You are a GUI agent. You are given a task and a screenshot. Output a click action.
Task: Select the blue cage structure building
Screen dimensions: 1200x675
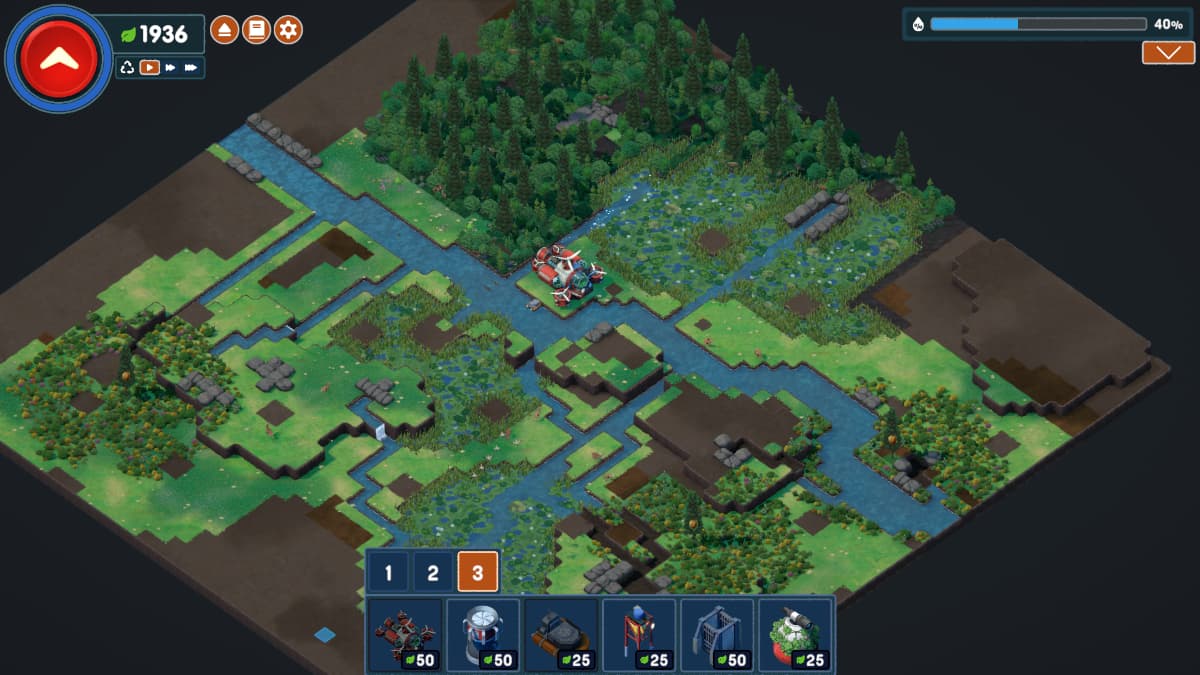(x=717, y=635)
